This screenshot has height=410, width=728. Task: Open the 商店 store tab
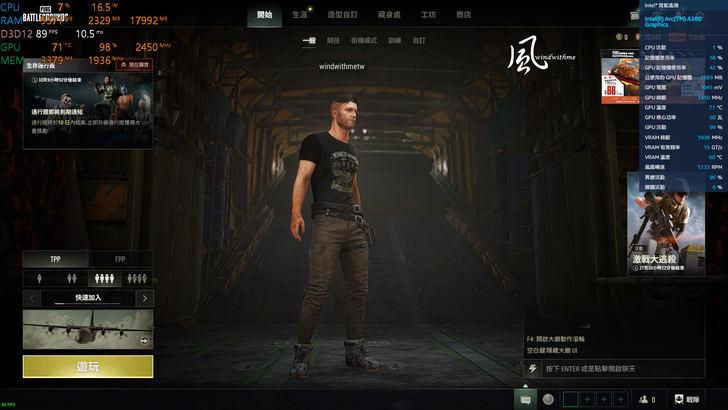point(464,15)
